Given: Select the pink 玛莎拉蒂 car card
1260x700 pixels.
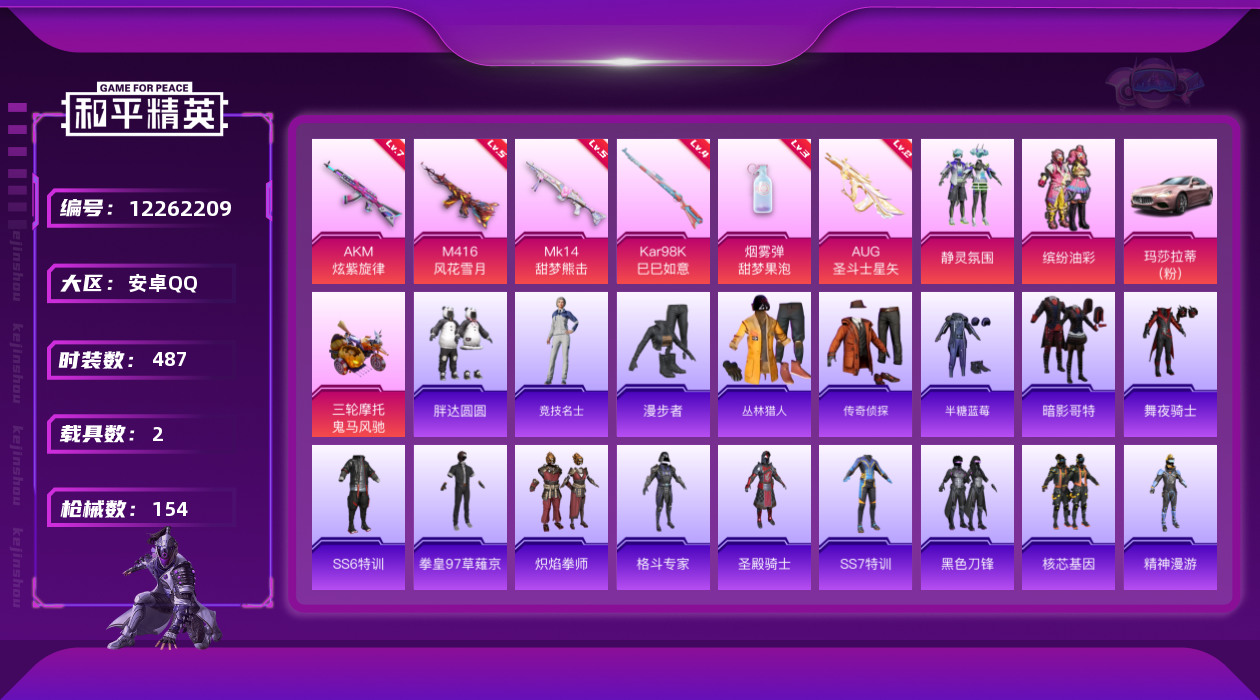Looking at the screenshot, I should [x=1170, y=210].
